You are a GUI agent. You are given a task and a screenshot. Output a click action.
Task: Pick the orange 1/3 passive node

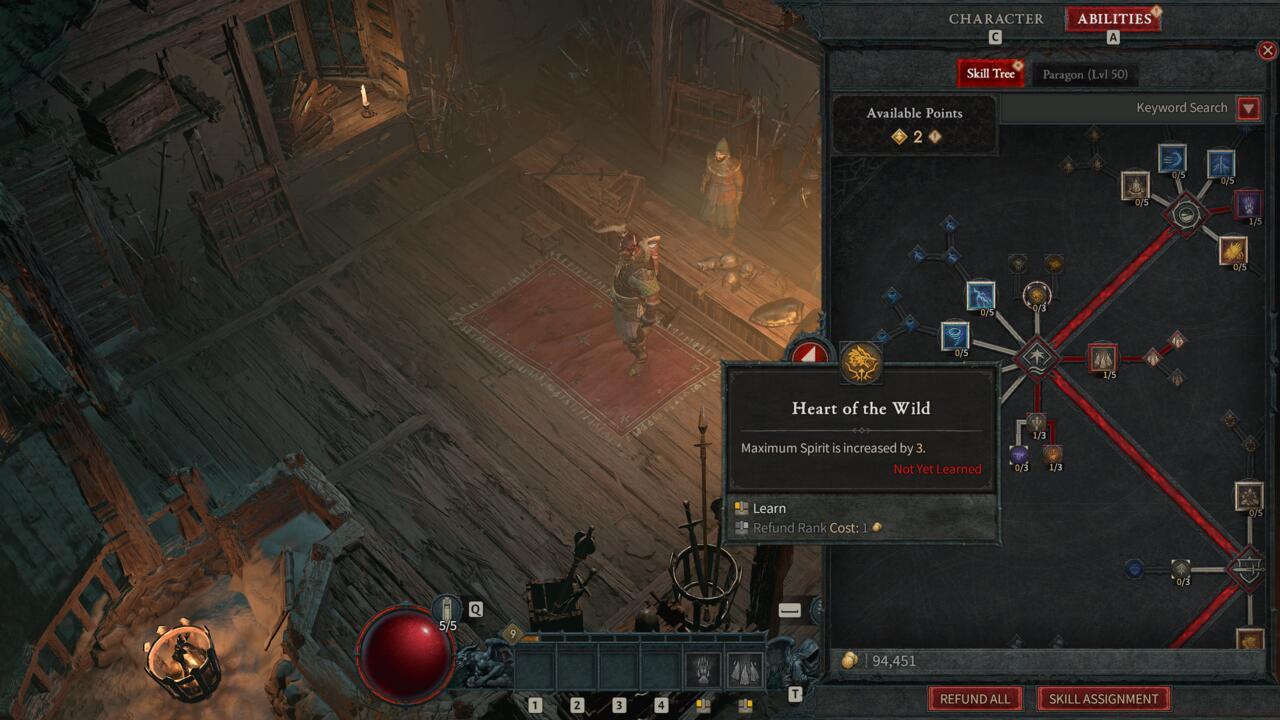click(x=1053, y=454)
